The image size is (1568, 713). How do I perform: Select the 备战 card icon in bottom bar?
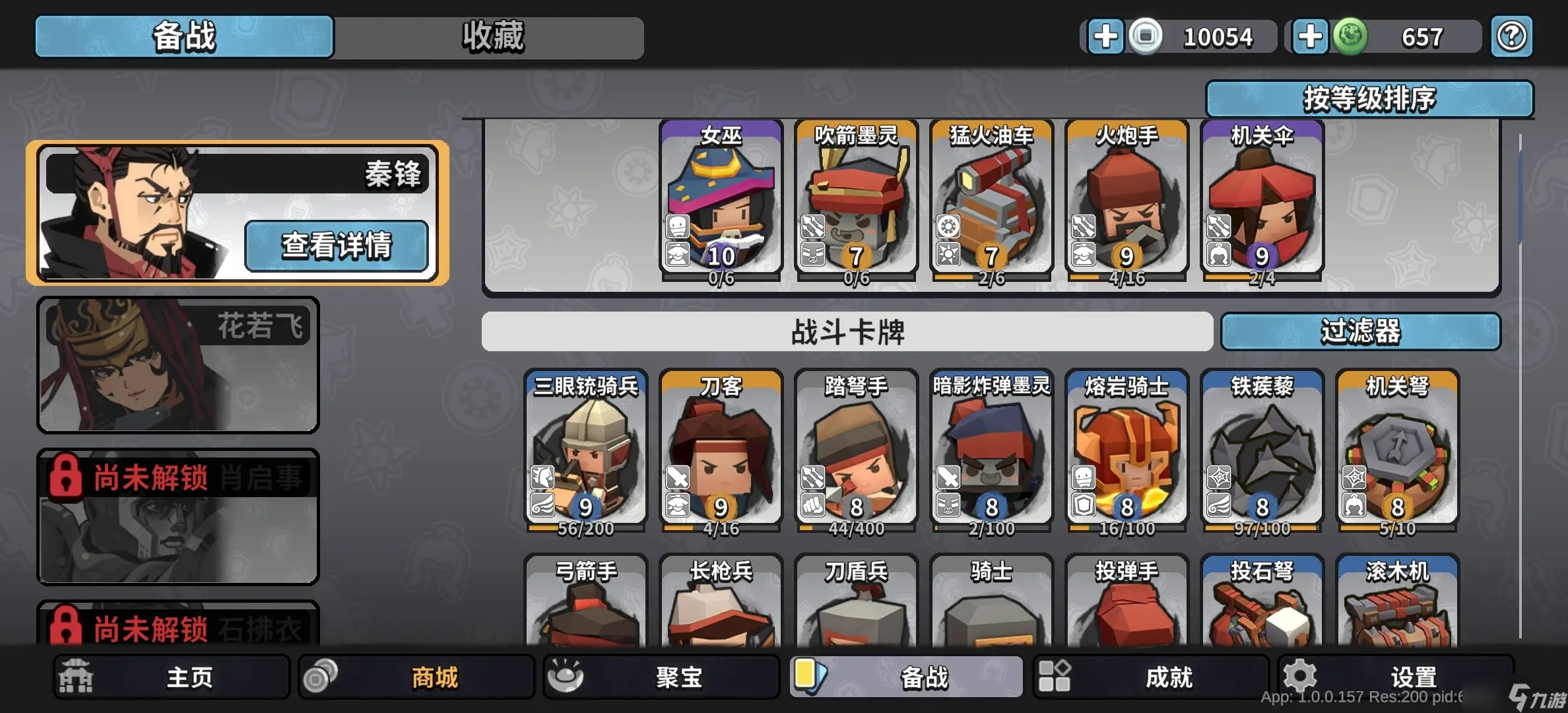[812, 677]
